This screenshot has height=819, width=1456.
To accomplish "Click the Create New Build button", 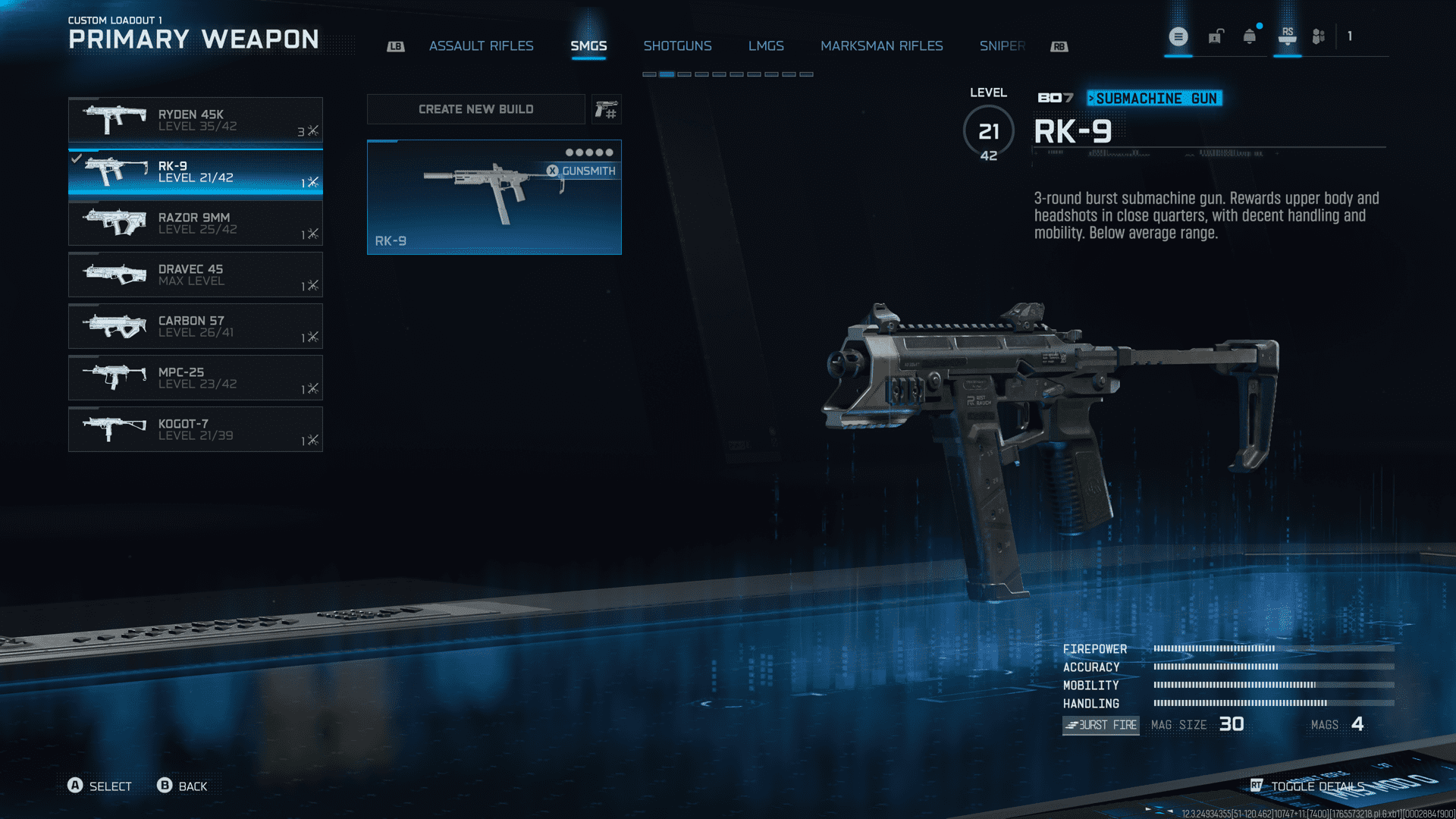I will click(475, 109).
